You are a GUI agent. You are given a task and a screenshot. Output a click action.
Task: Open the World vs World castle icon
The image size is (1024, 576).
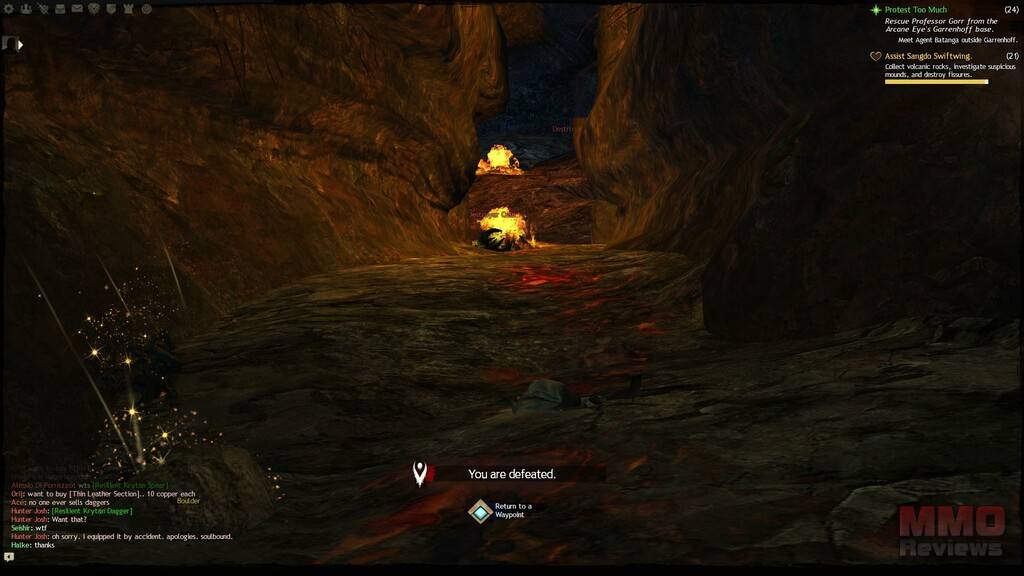[x=128, y=9]
